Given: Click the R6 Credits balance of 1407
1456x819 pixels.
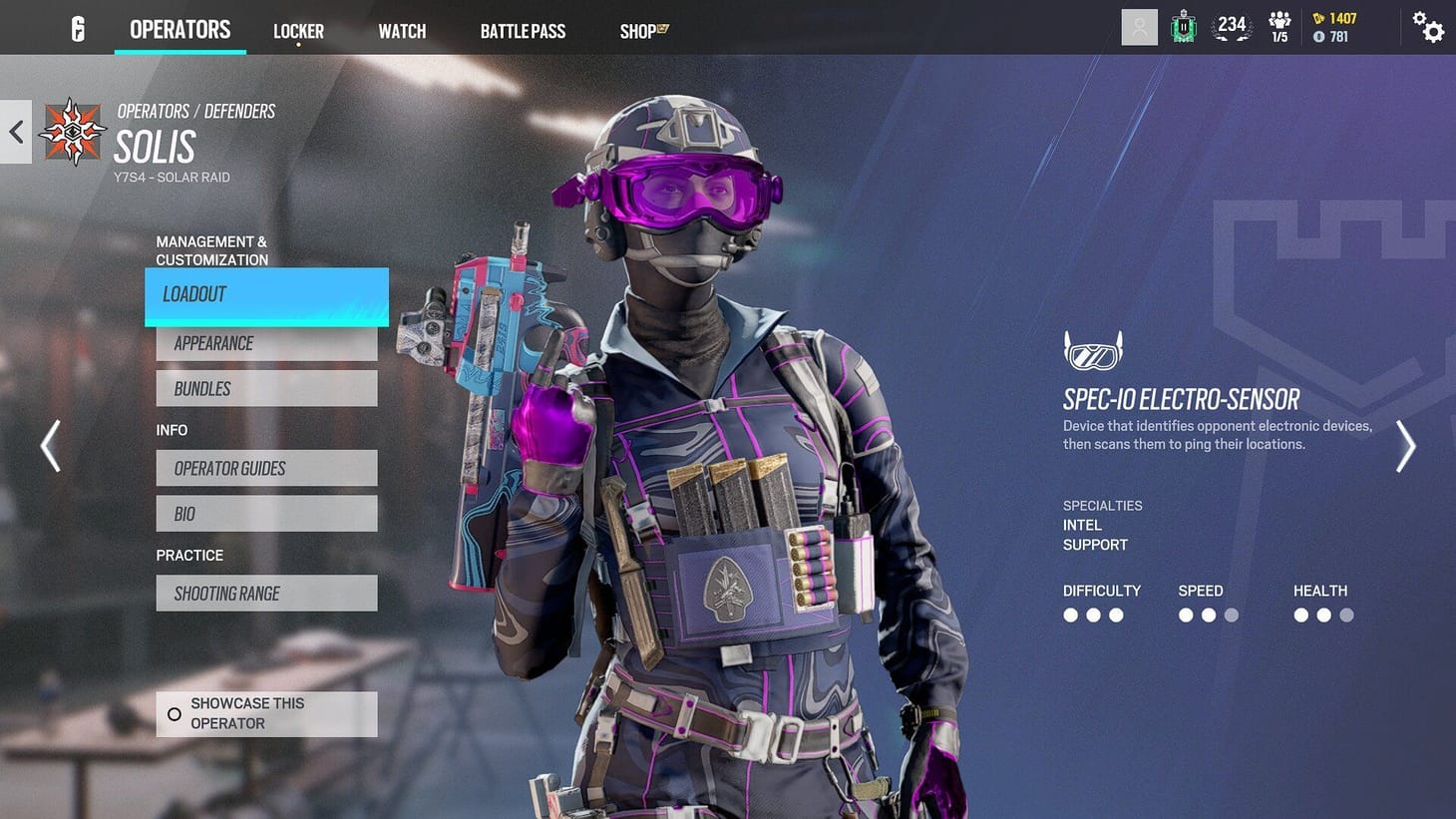Looking at the screenshot, I should (x=1336, y=18).
